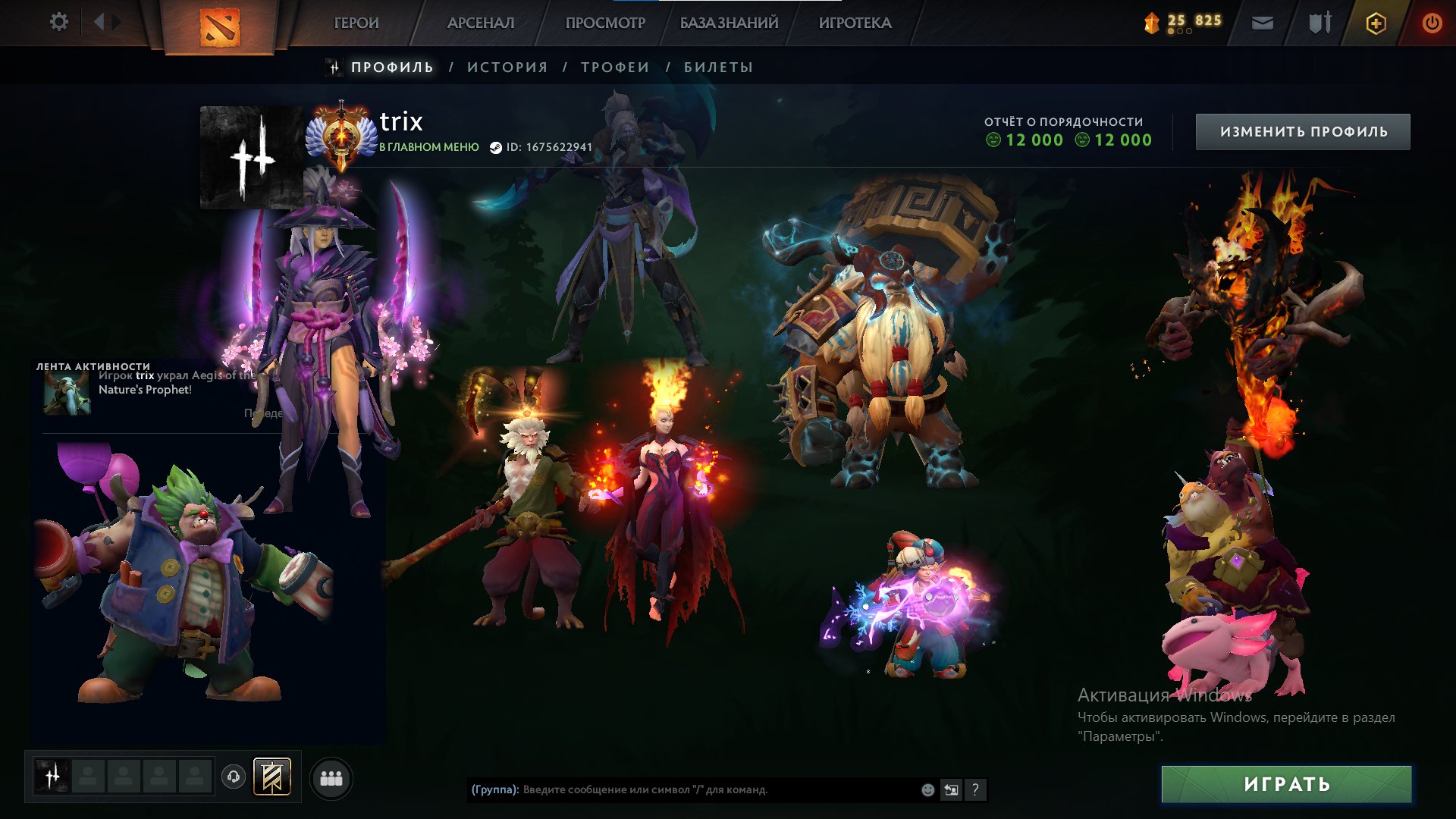
Task: Click ИЗМЕНИТЬ ПРОФИЛЬ button
Action: (1302, 130)
